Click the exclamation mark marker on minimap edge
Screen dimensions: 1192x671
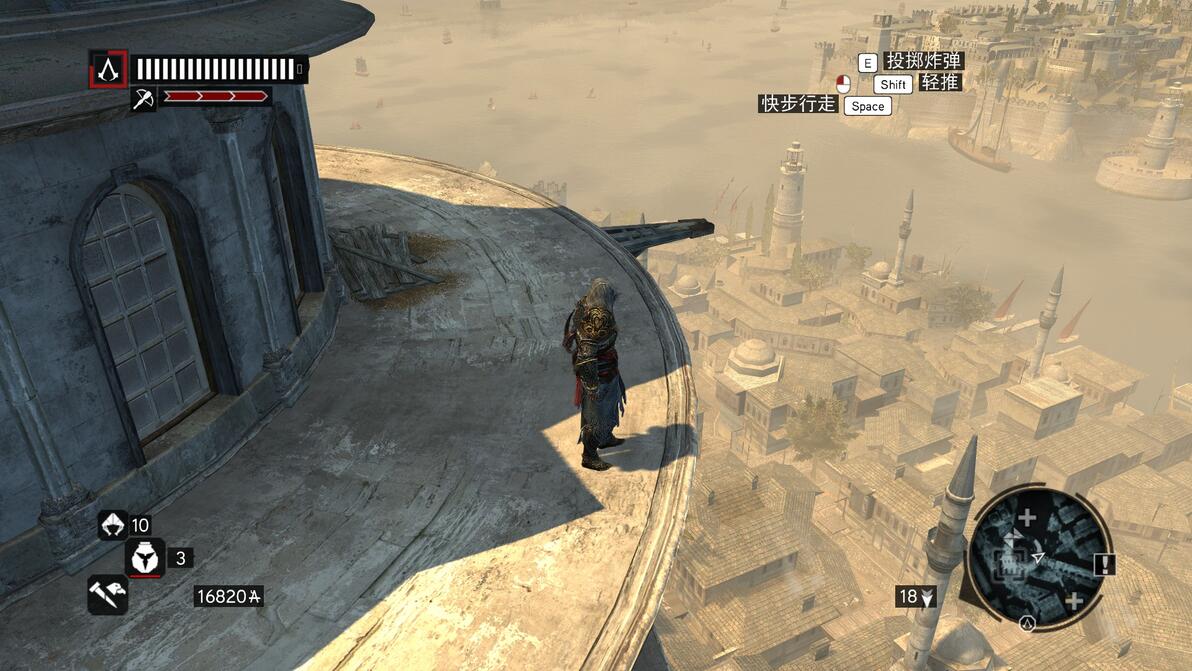click(x=1103, y=565)
